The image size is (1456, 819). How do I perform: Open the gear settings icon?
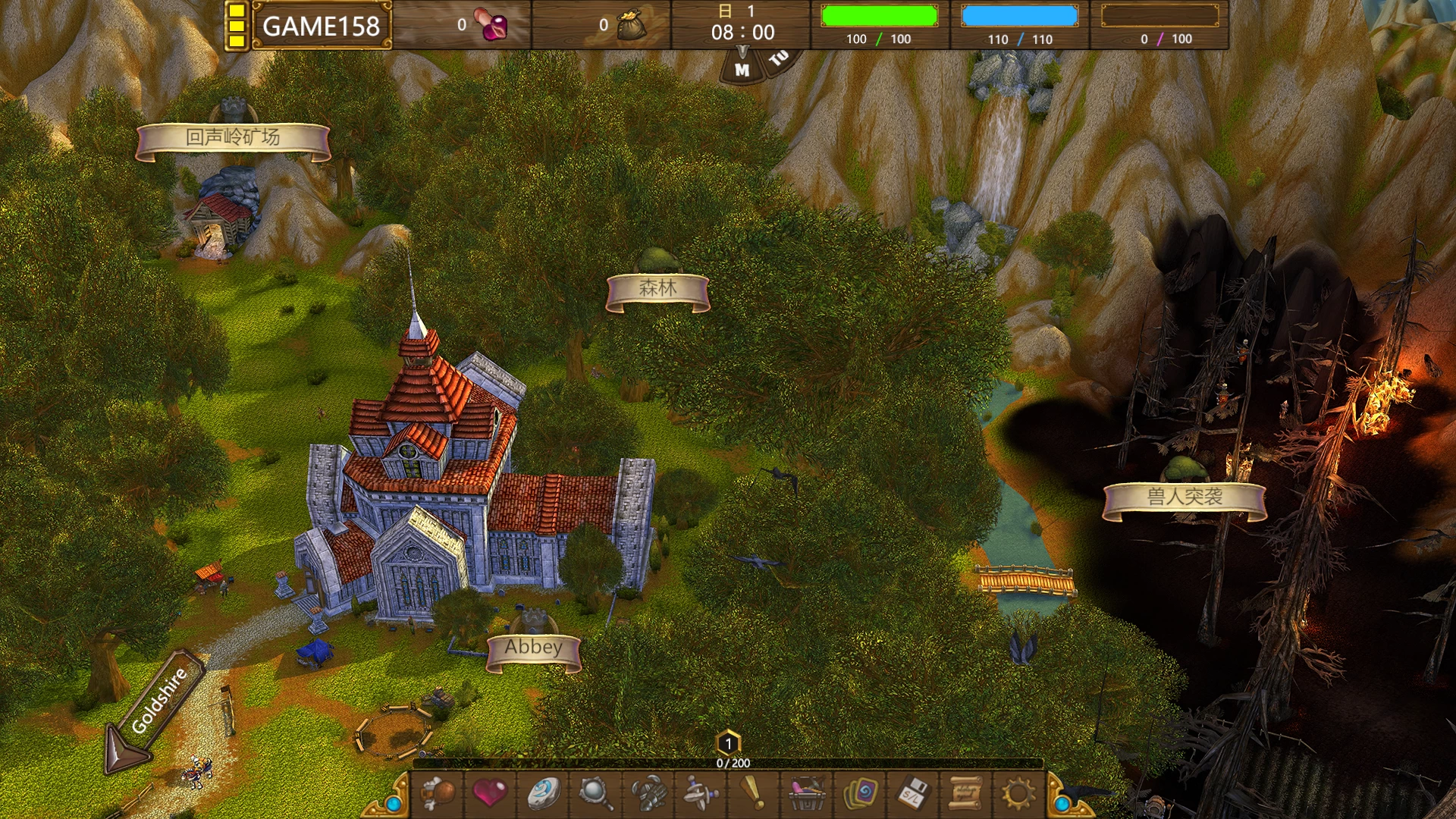tap(1018, 793)
